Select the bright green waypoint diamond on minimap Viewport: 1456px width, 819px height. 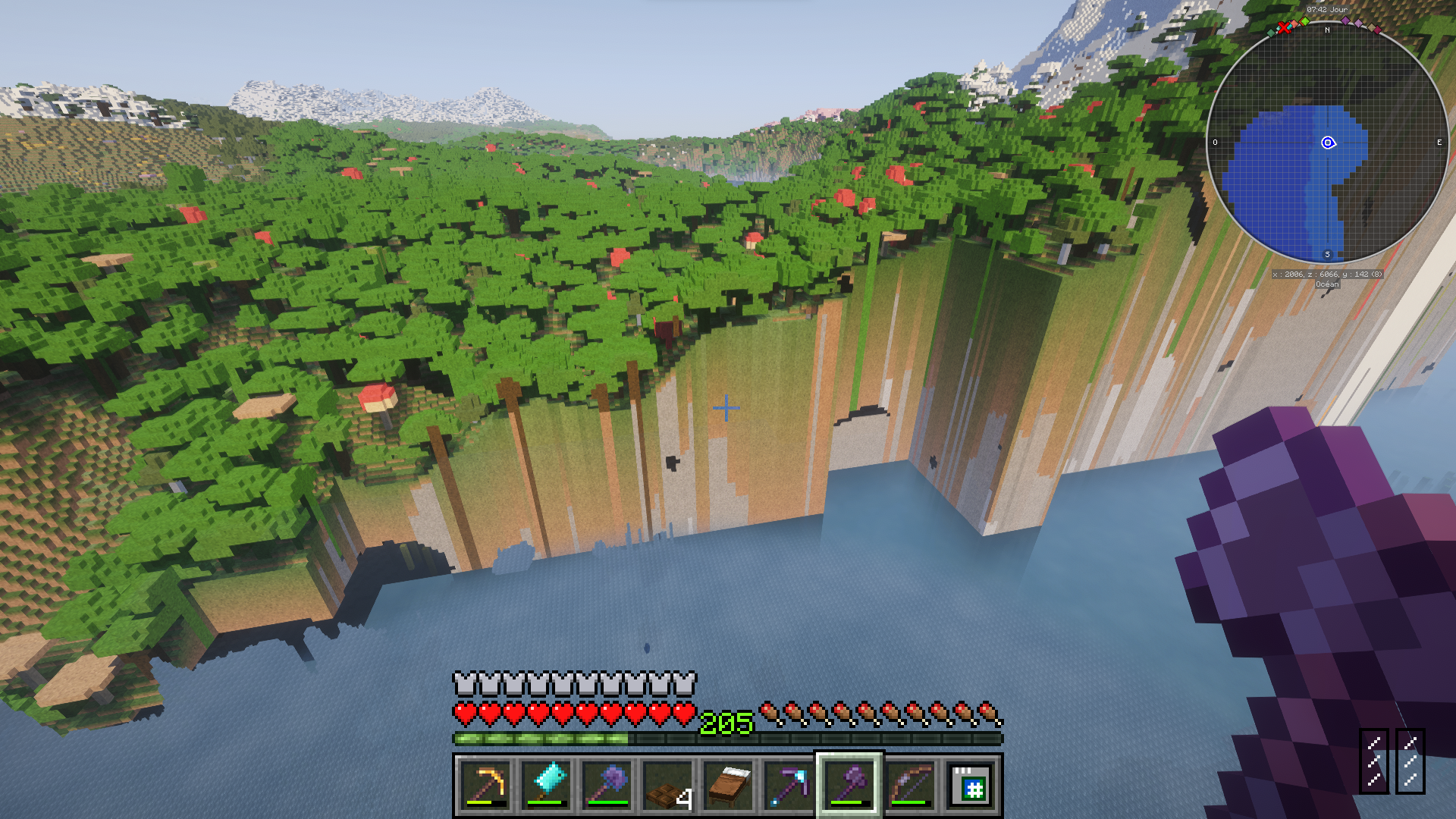tap(1305, 21)
